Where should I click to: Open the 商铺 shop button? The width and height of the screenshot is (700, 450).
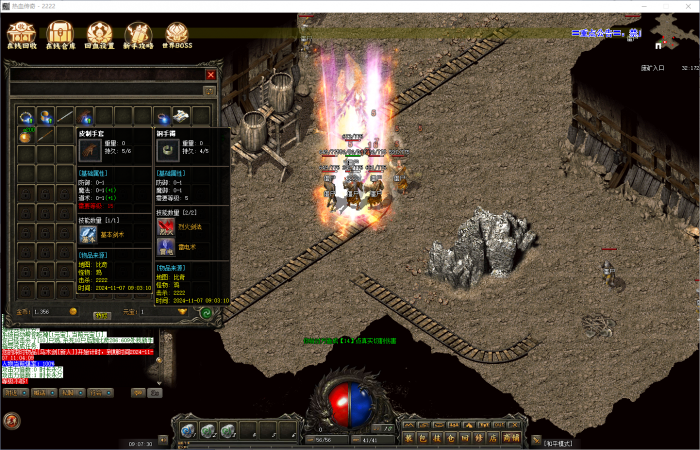pos(511,437)
